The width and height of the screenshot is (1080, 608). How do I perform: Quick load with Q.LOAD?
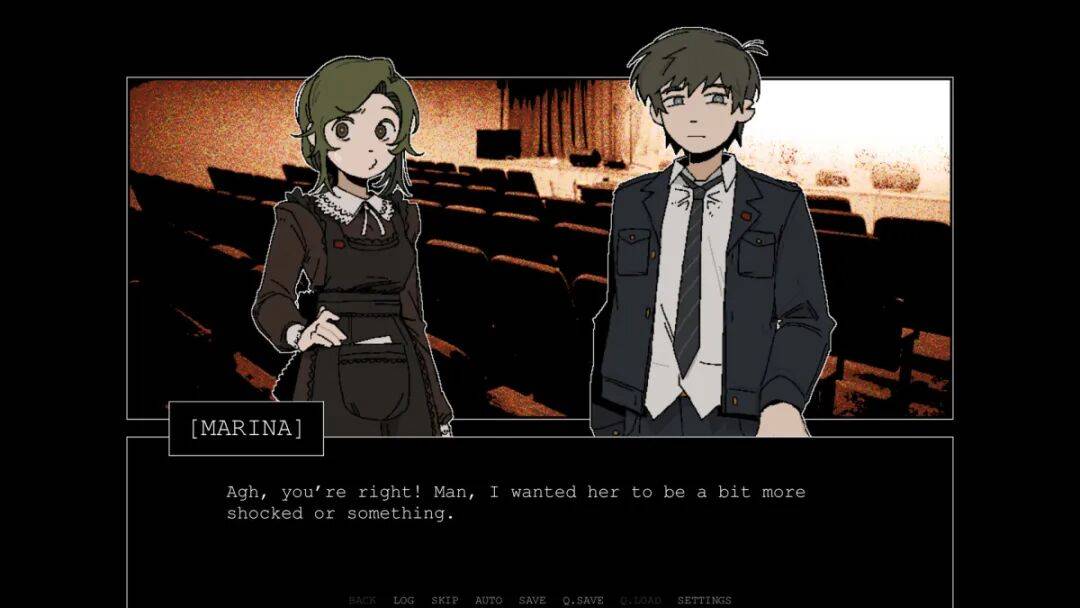tap(640, 600)
